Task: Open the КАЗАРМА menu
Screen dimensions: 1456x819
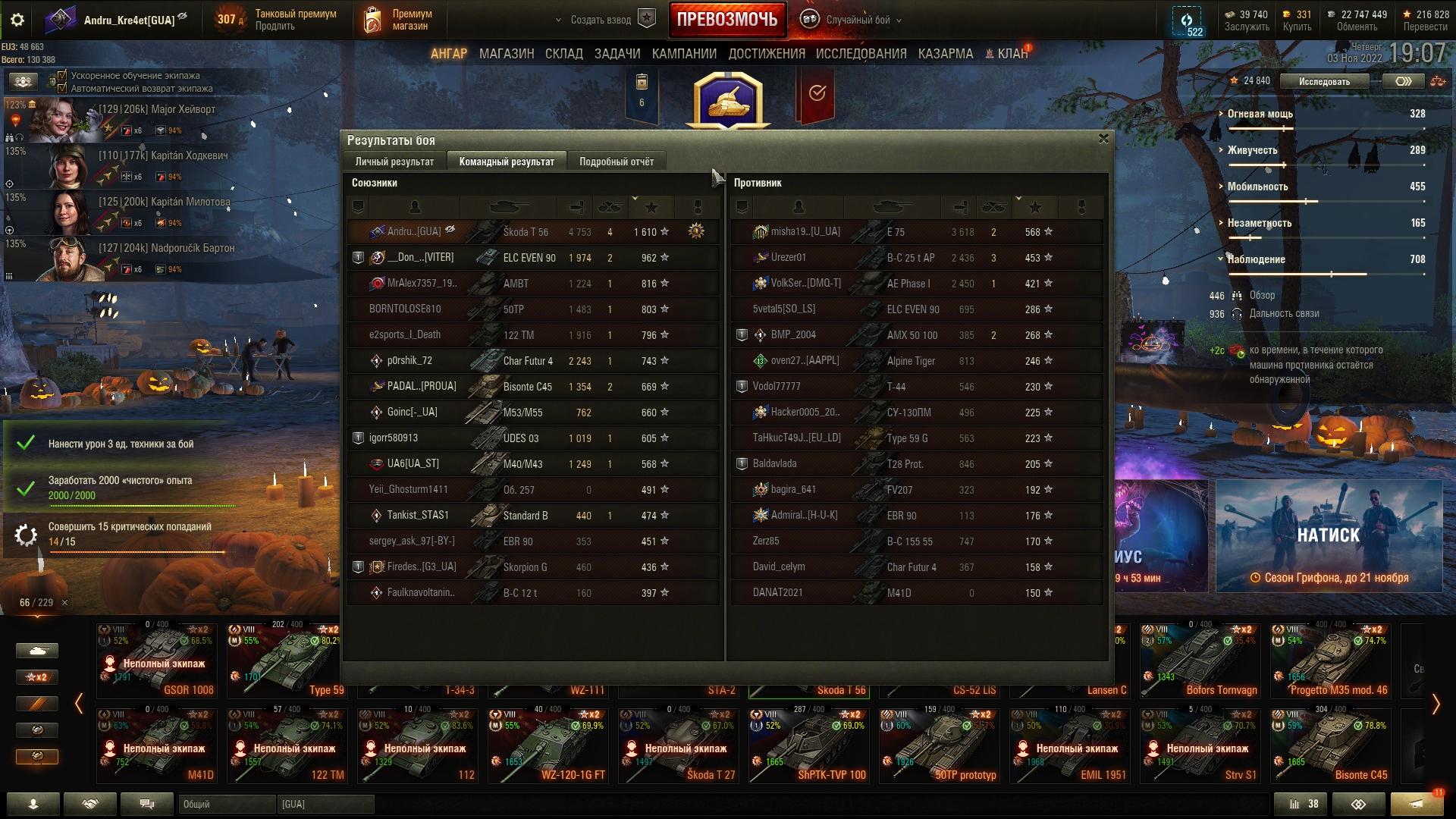Action: coord(945,54)
